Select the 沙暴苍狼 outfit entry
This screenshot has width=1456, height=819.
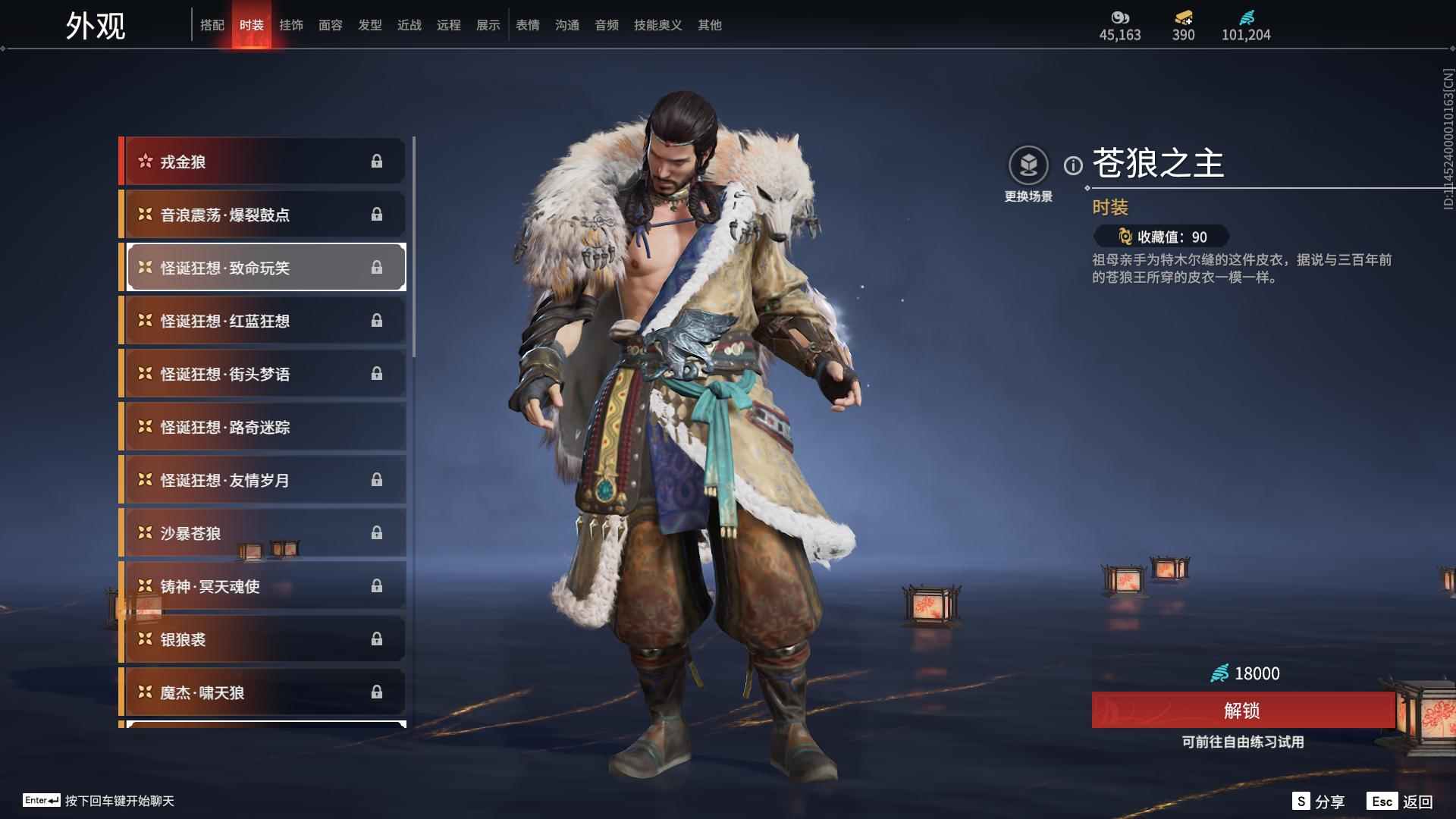[x=262, y=533]
